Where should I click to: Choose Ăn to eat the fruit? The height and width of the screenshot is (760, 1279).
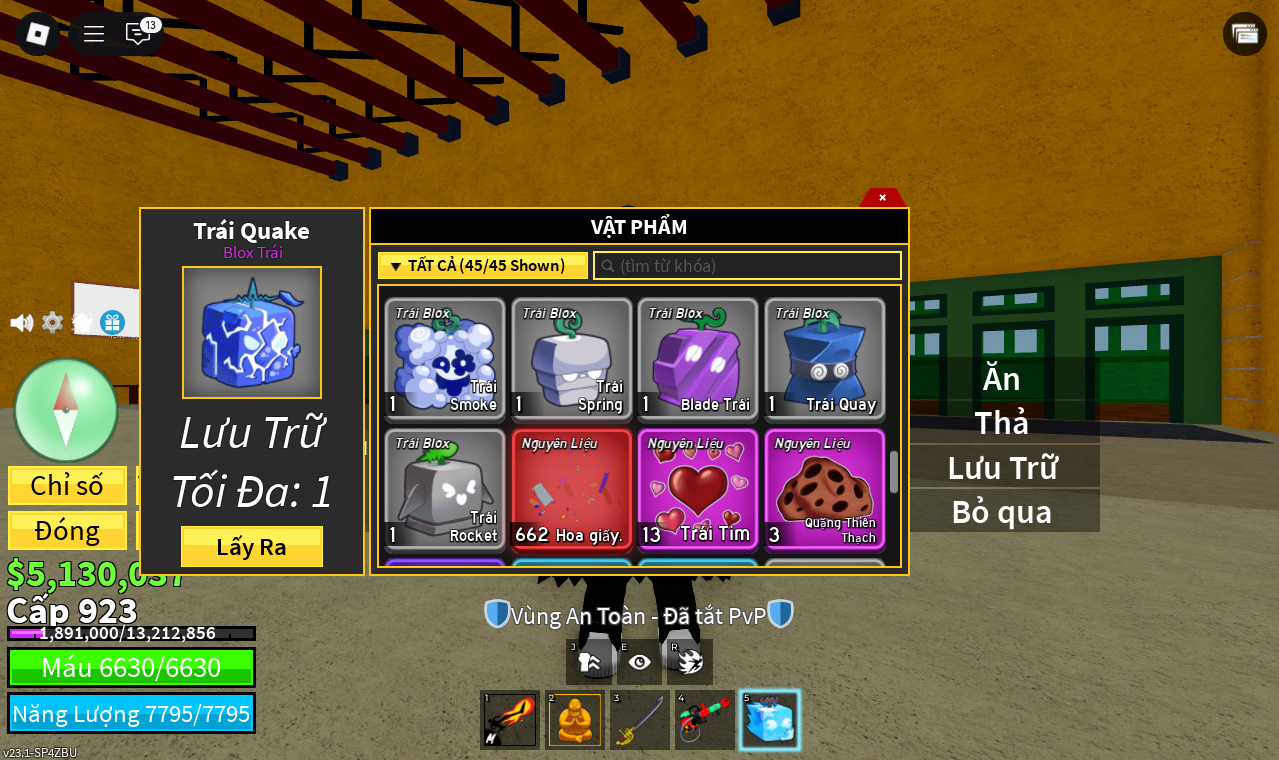[1001, 380]
